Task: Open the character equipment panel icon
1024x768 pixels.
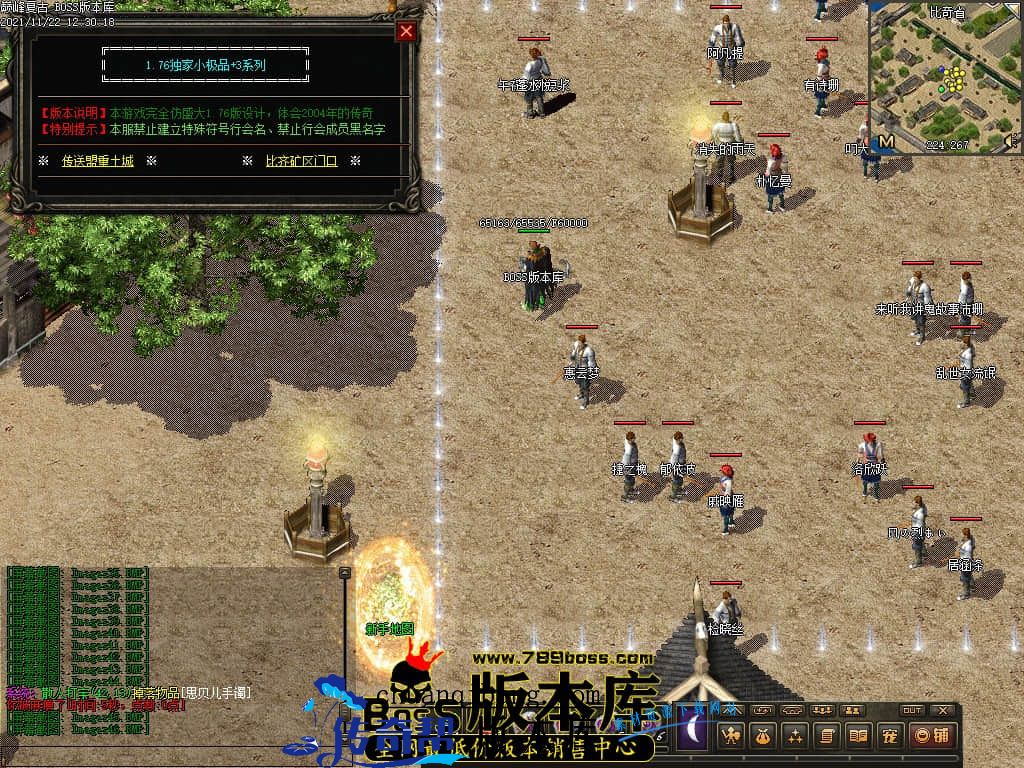Action: coord(729,736)
